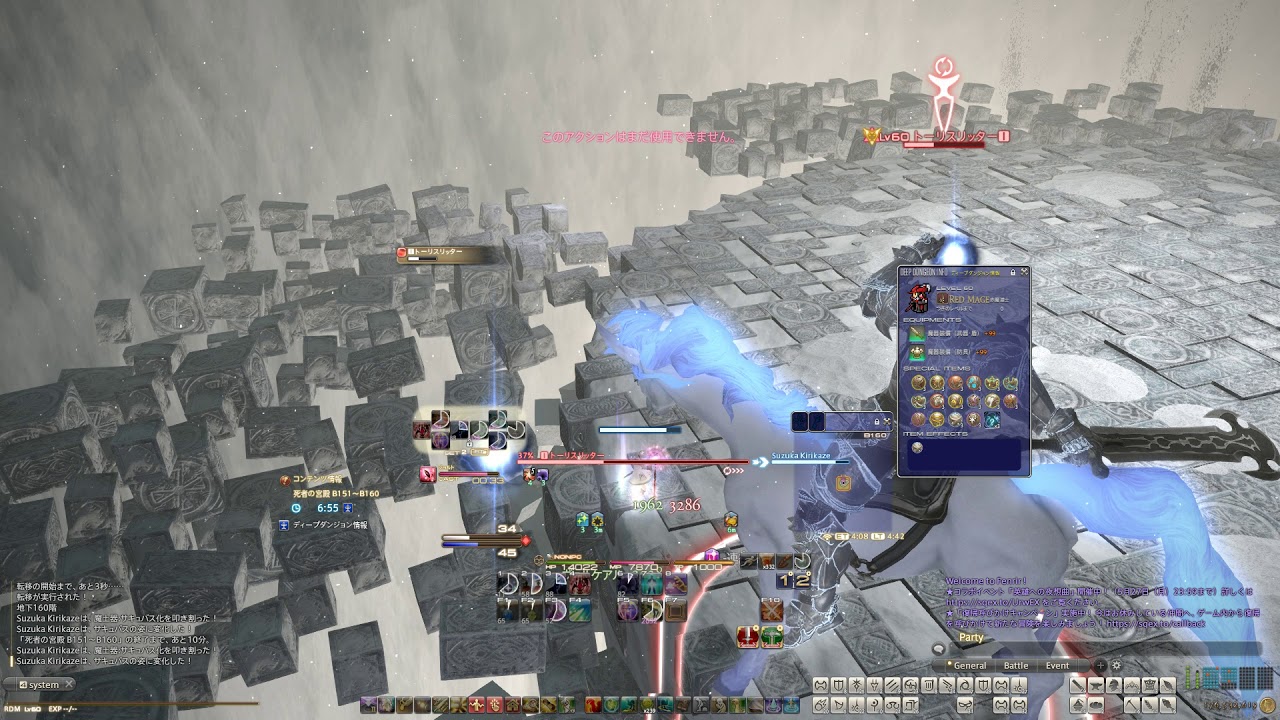Expand the Party list header
This screenshot has height=720, width=1280.
click(970, 637)
